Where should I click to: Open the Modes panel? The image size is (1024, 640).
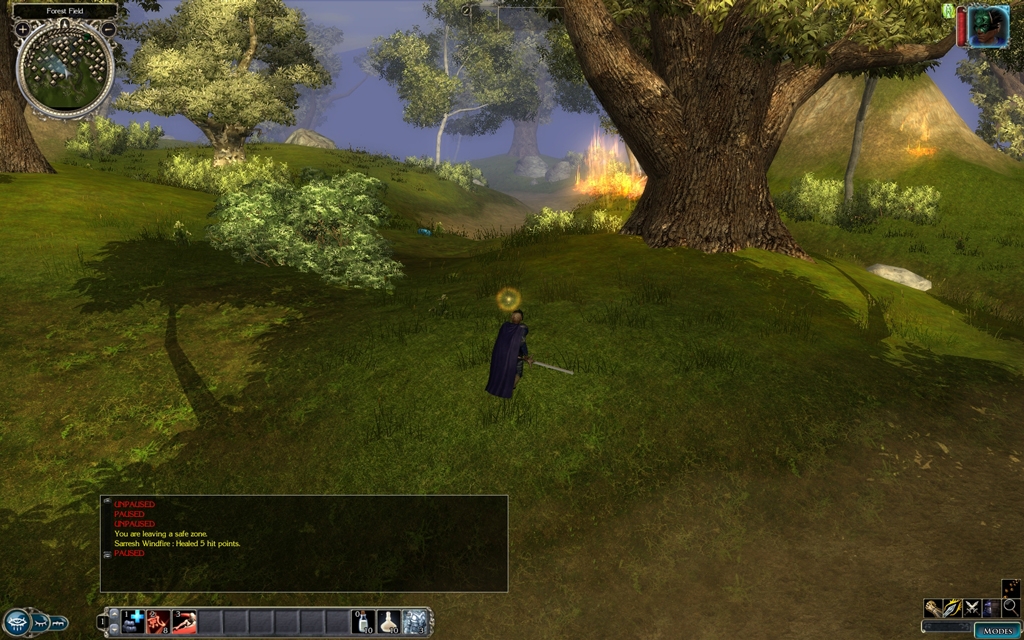tap(997, 631)
